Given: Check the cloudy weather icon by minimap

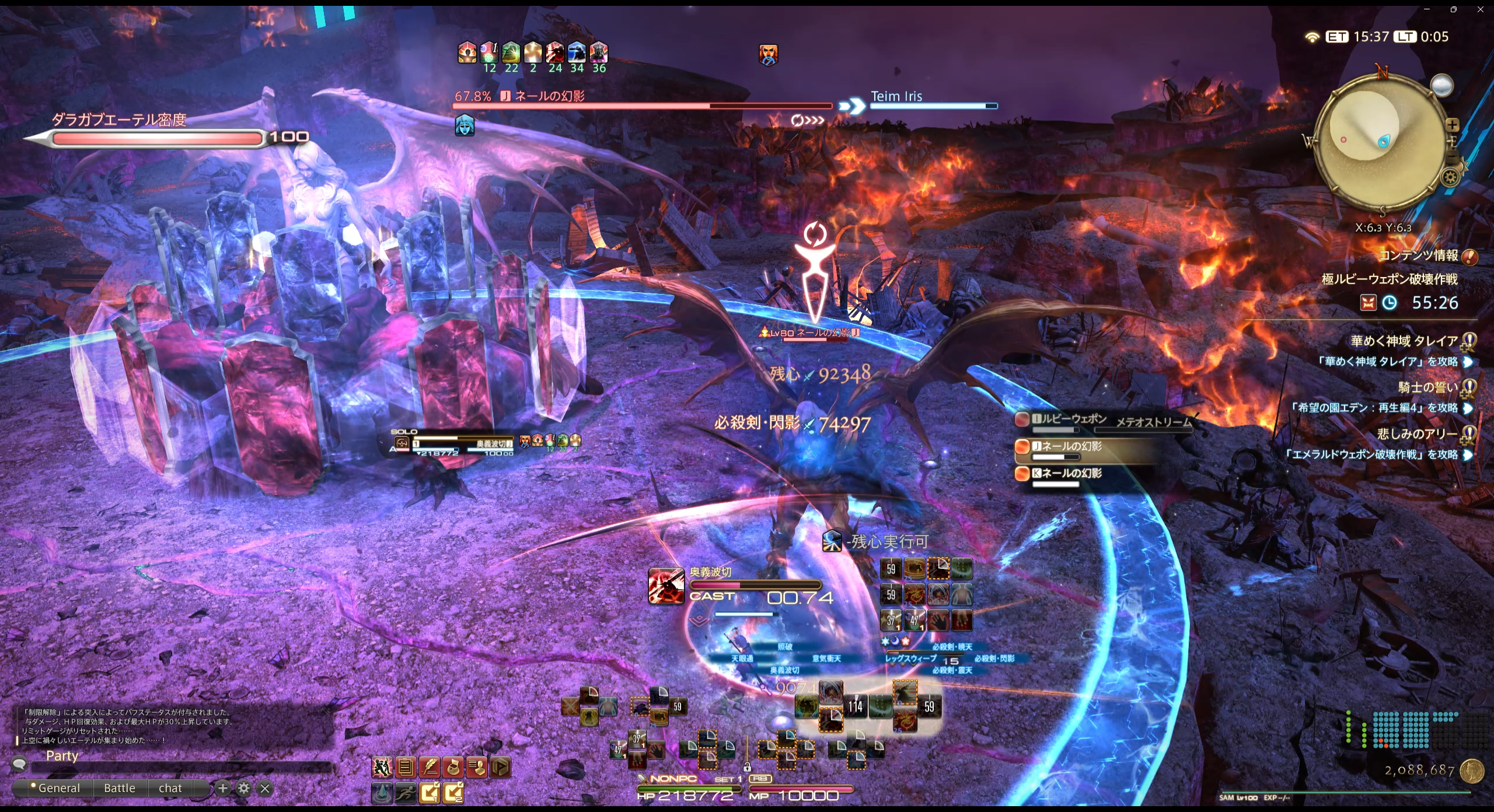Looking at the screenshot, I should click(x=1441, y=86).
